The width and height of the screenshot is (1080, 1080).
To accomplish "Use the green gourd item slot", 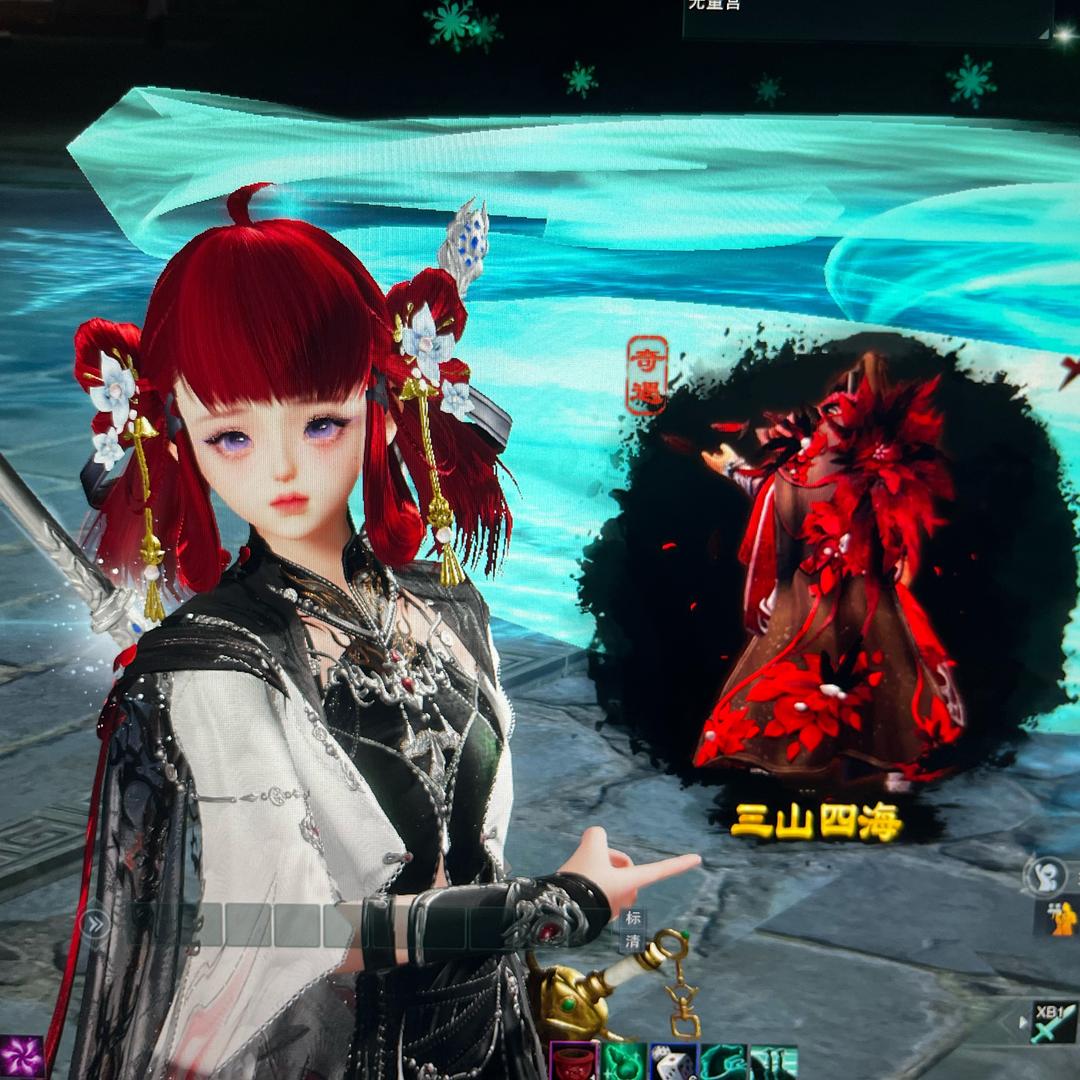I will pos(623,1062).
